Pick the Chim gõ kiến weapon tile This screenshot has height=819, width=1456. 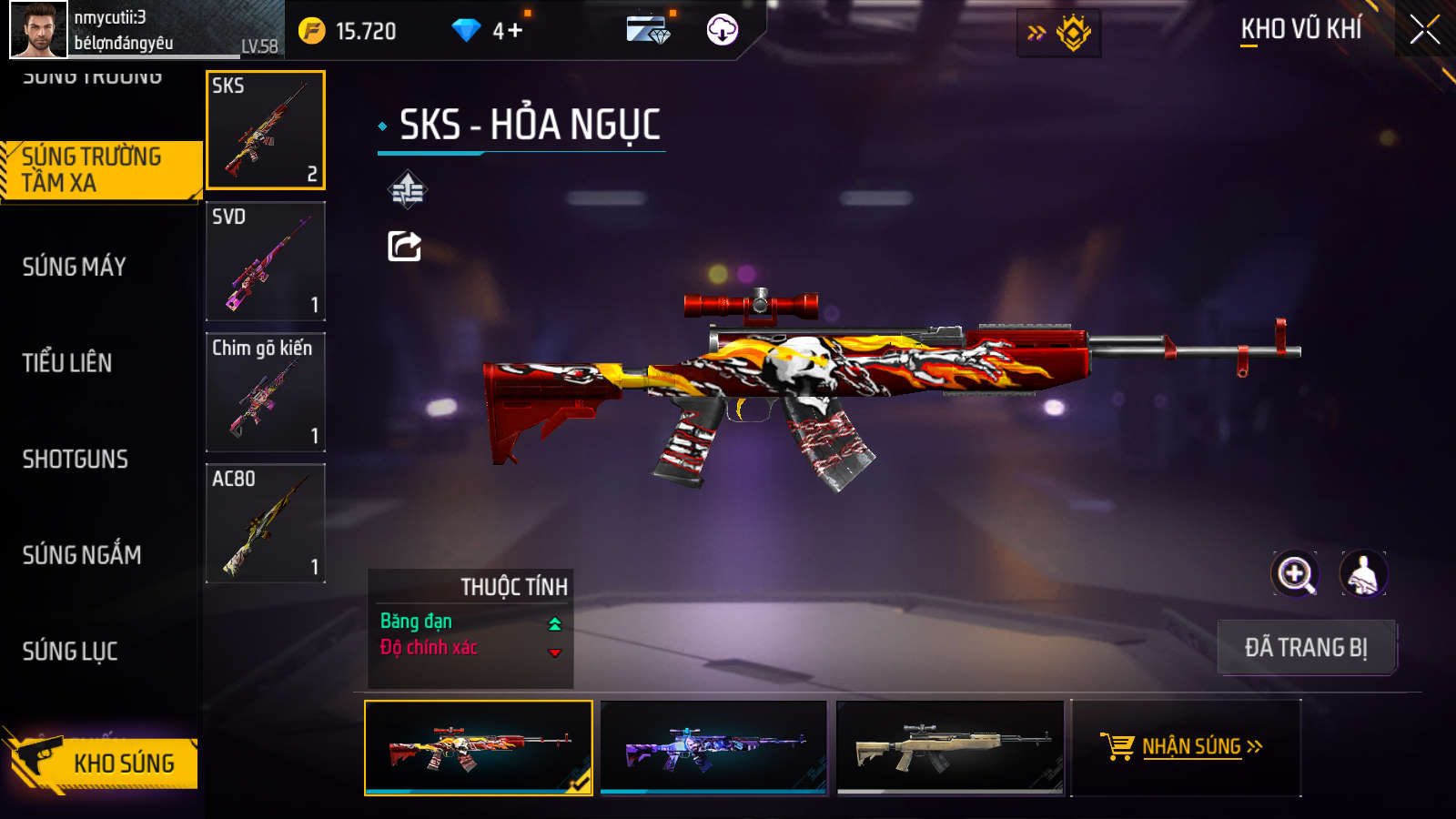click(x=266, y=392)
